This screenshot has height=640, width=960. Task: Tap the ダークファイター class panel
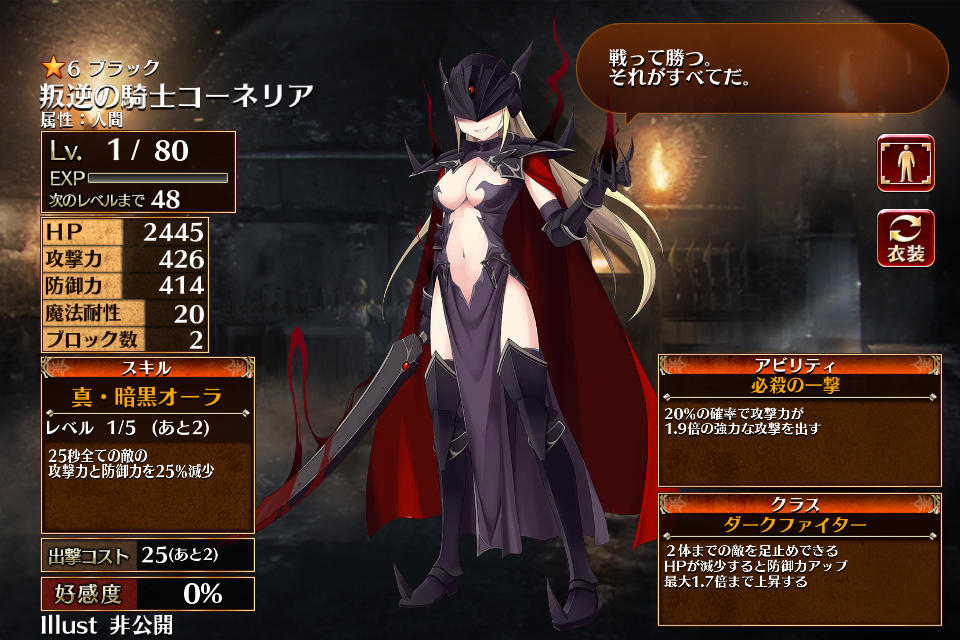[799, 558]
